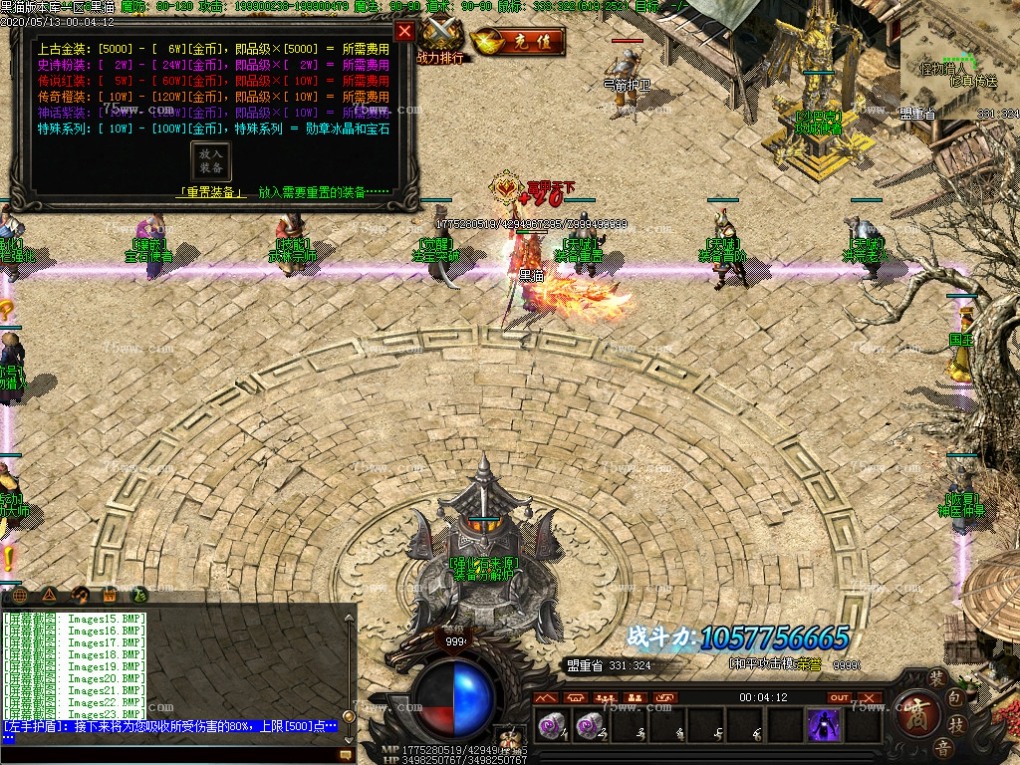The image size is (1020, 765).
Task: Use the first purple scroll hotbar item
Action: point(549,726)
